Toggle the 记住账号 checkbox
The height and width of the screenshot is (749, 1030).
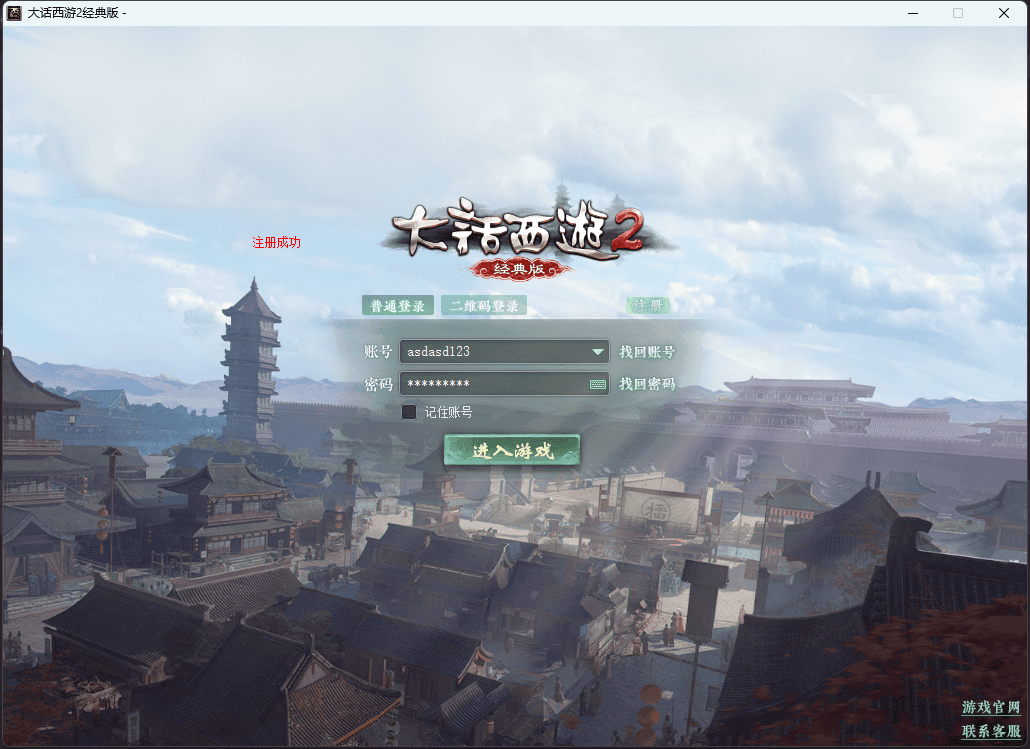pos(409,412)
